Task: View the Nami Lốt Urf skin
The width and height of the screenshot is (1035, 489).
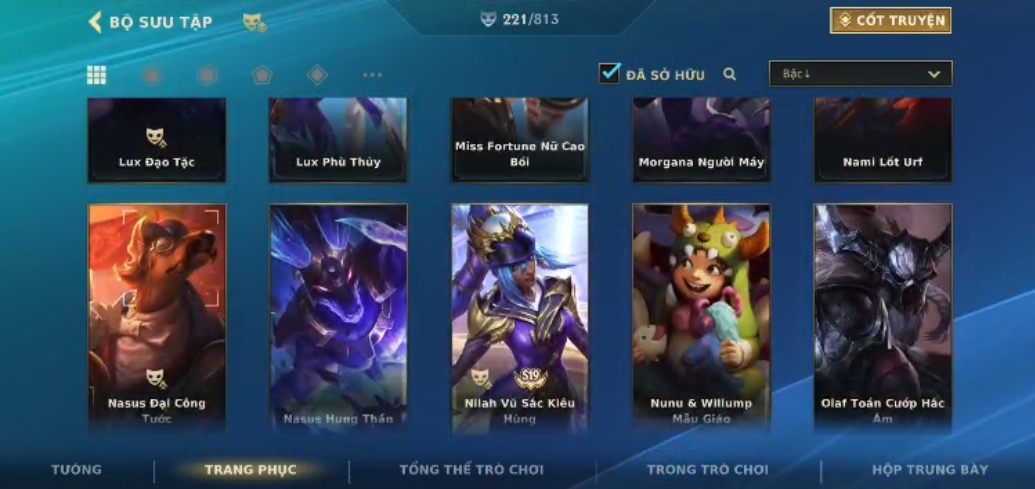Action: point(883,140)
